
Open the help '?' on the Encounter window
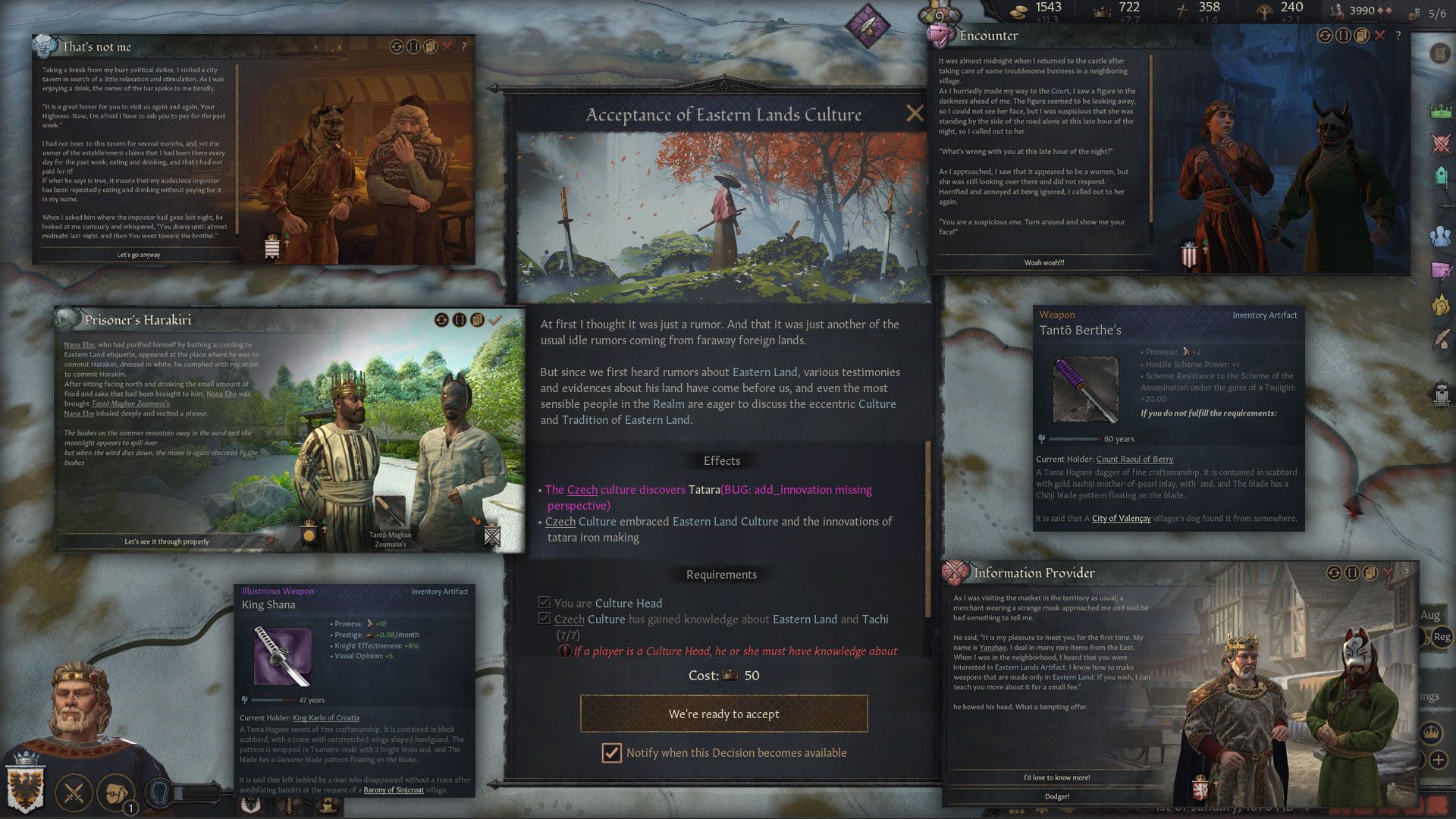pos(1398,35)
